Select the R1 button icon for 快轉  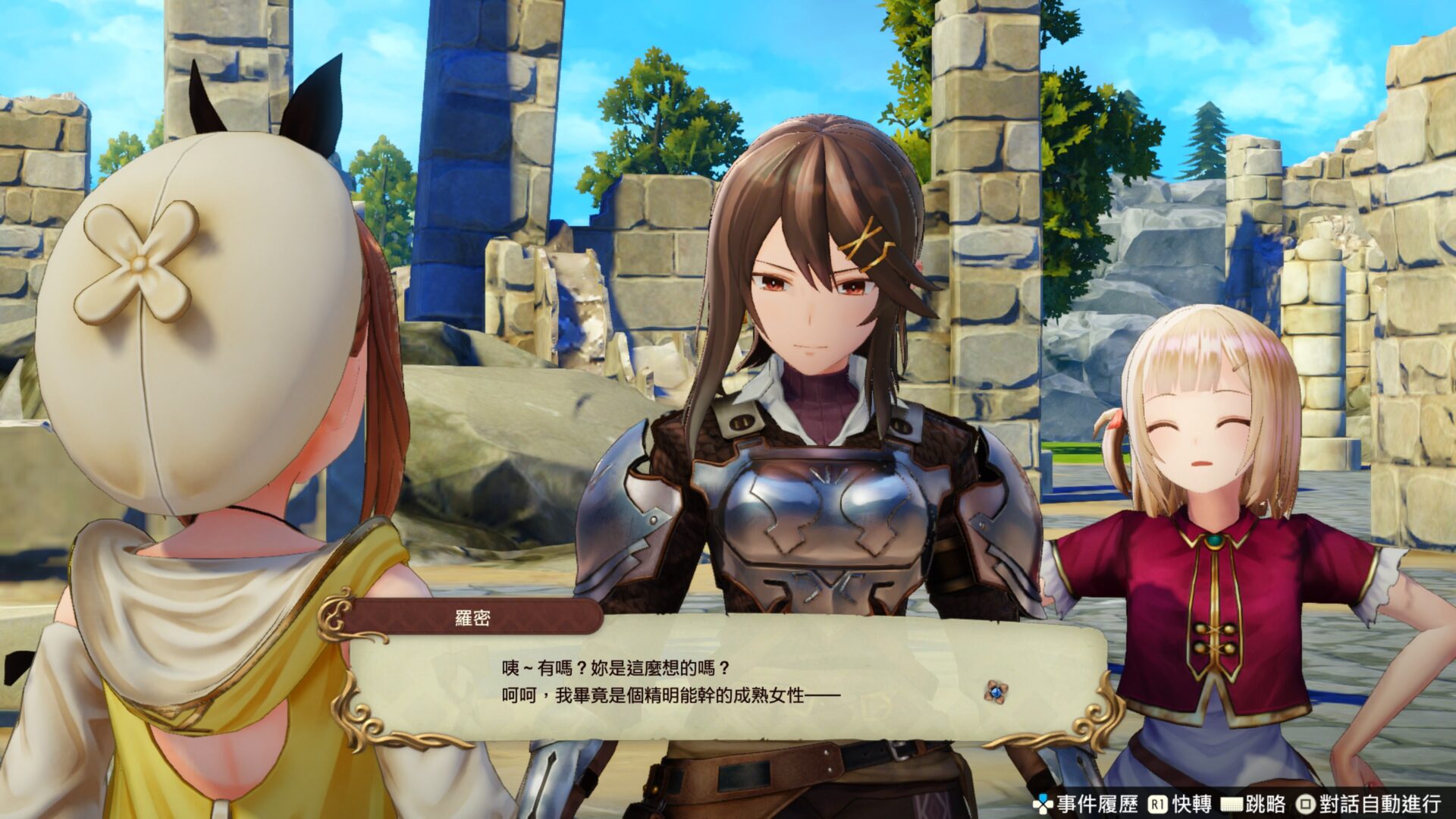point(1157,803)
